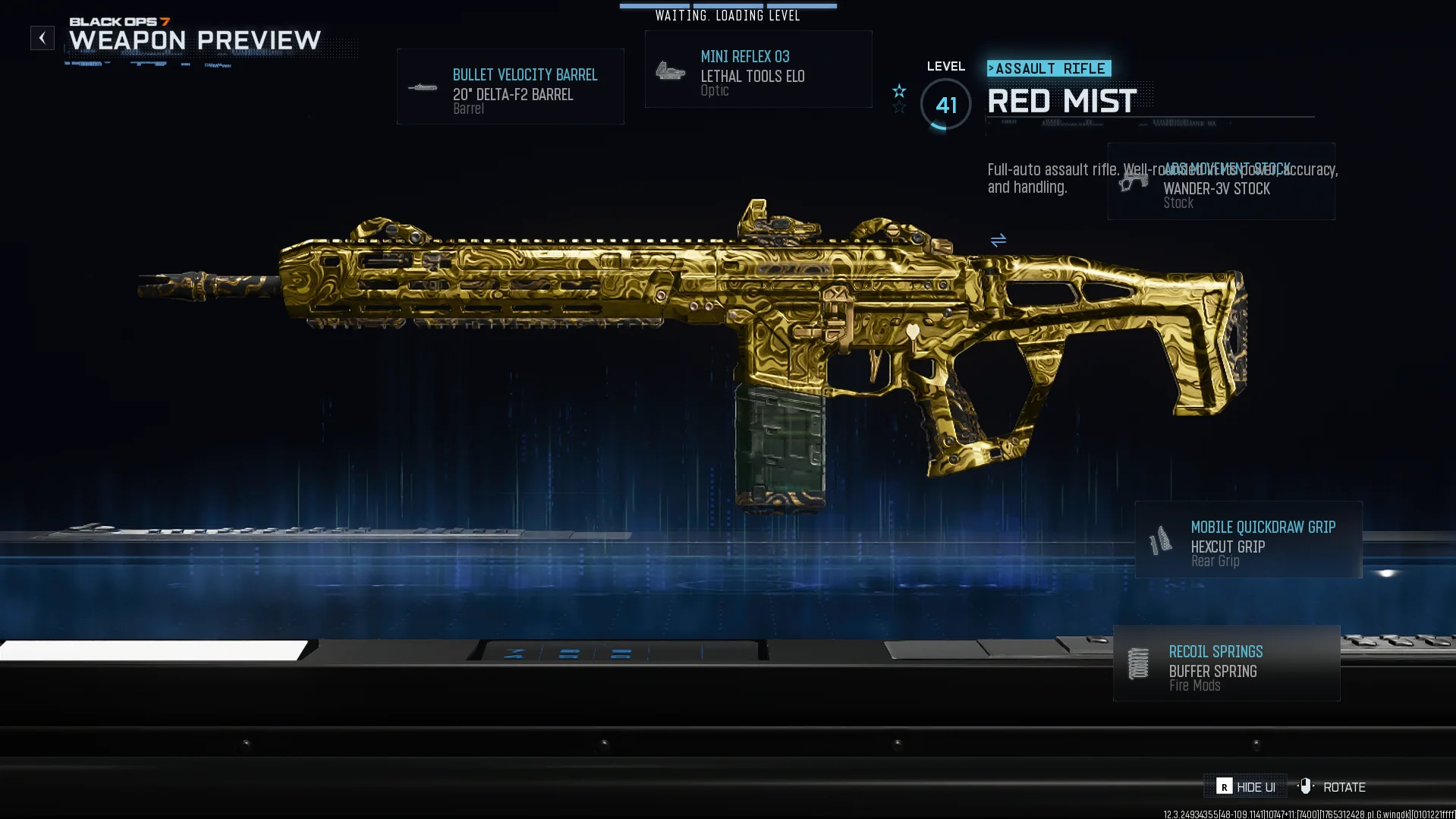Click the swap arrows icon beside the rifle
Viewport: 1456px width, 819px height.
pos(998,241)
